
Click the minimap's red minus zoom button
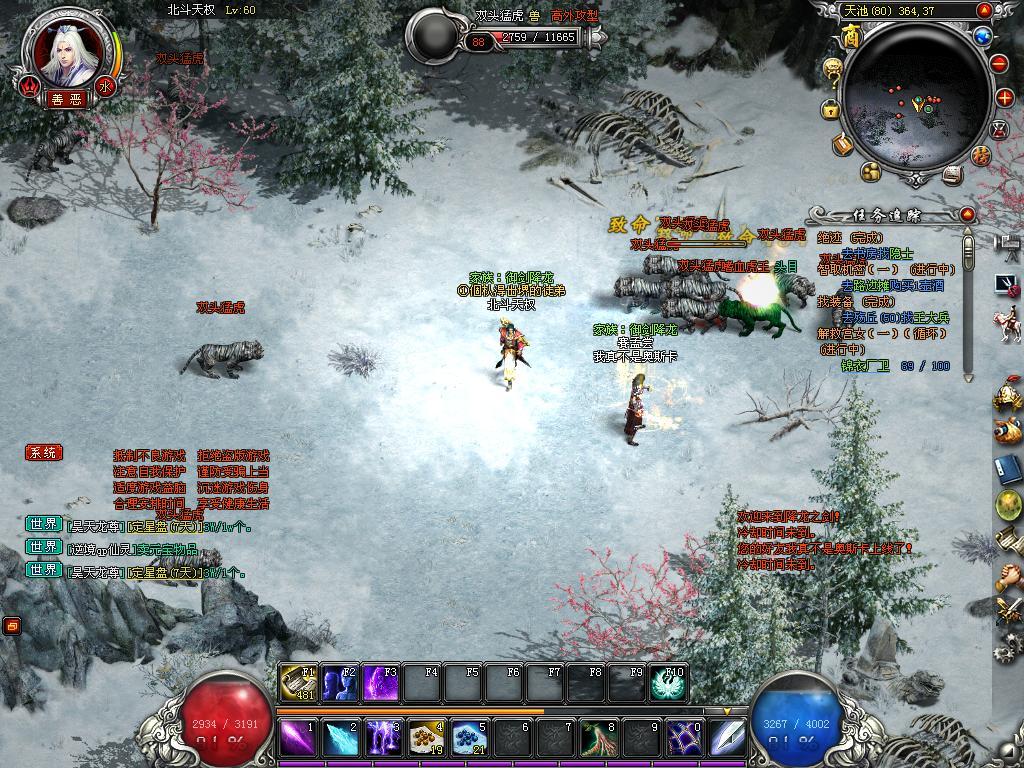(1000, 64)
